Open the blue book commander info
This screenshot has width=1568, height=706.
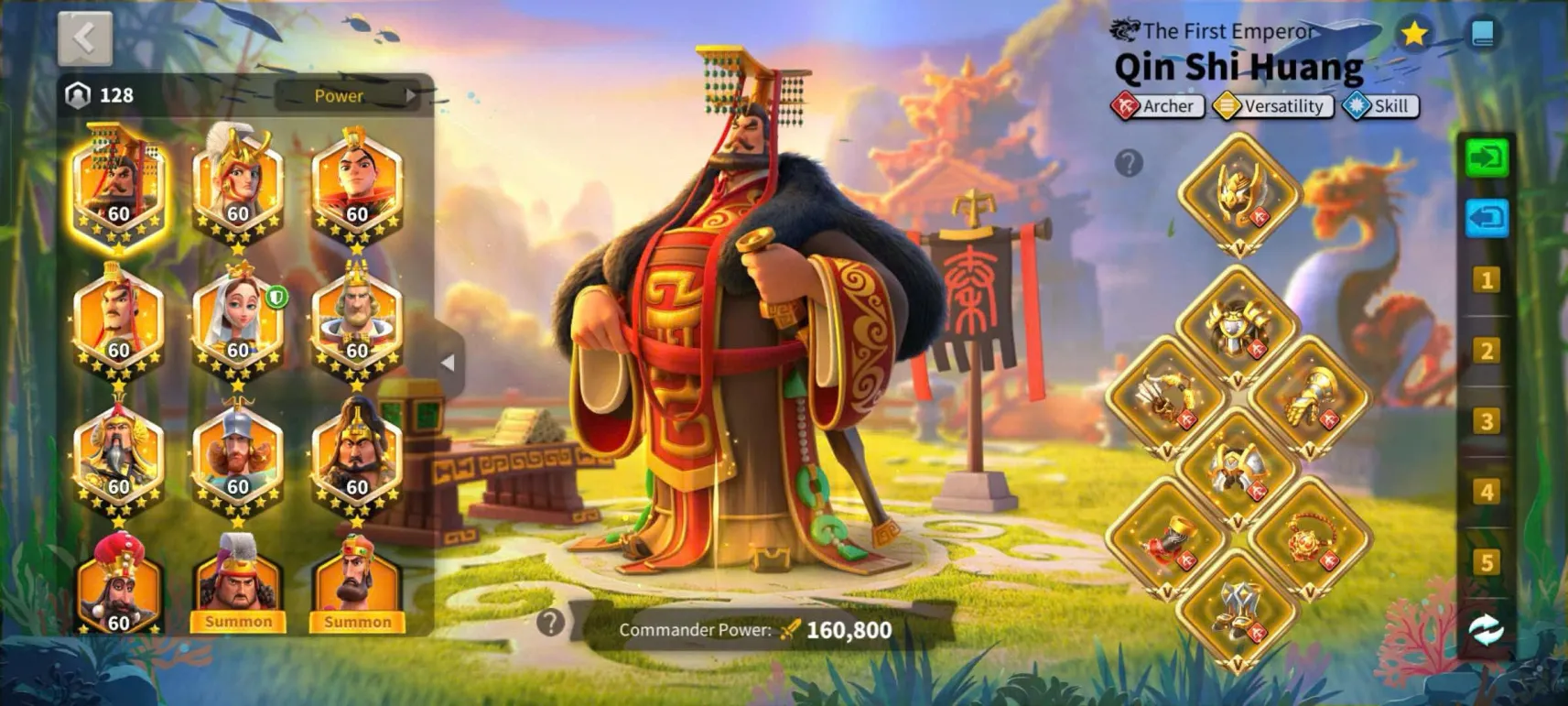click(x=1483, y=34)
